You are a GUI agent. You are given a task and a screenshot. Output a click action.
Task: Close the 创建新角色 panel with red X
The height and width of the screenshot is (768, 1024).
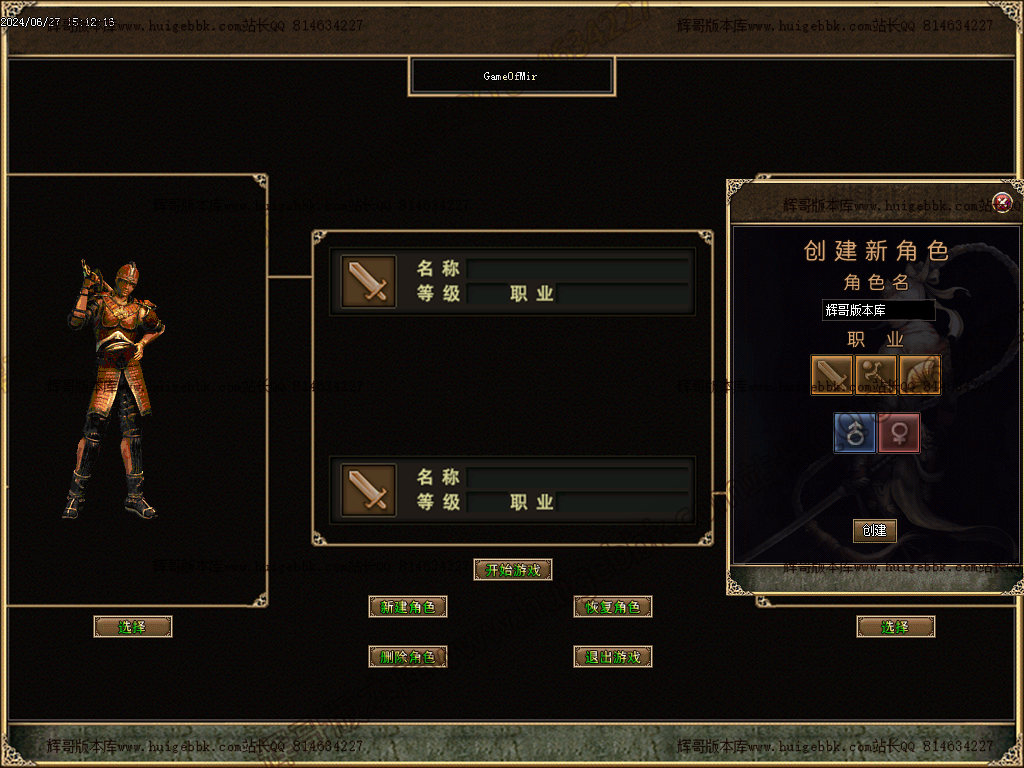point(1003,203)
